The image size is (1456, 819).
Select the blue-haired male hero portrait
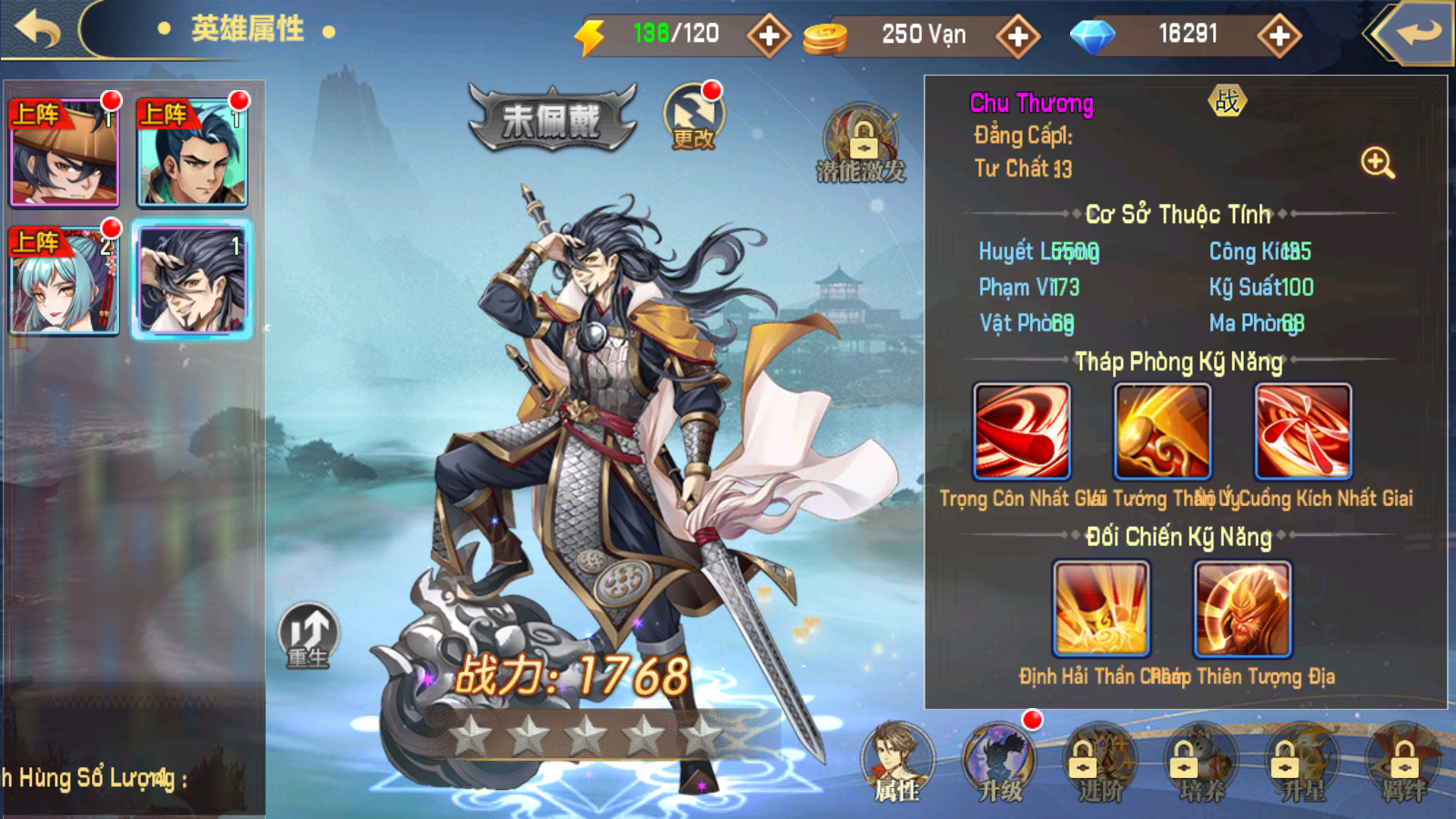click(x=192, y=153)
